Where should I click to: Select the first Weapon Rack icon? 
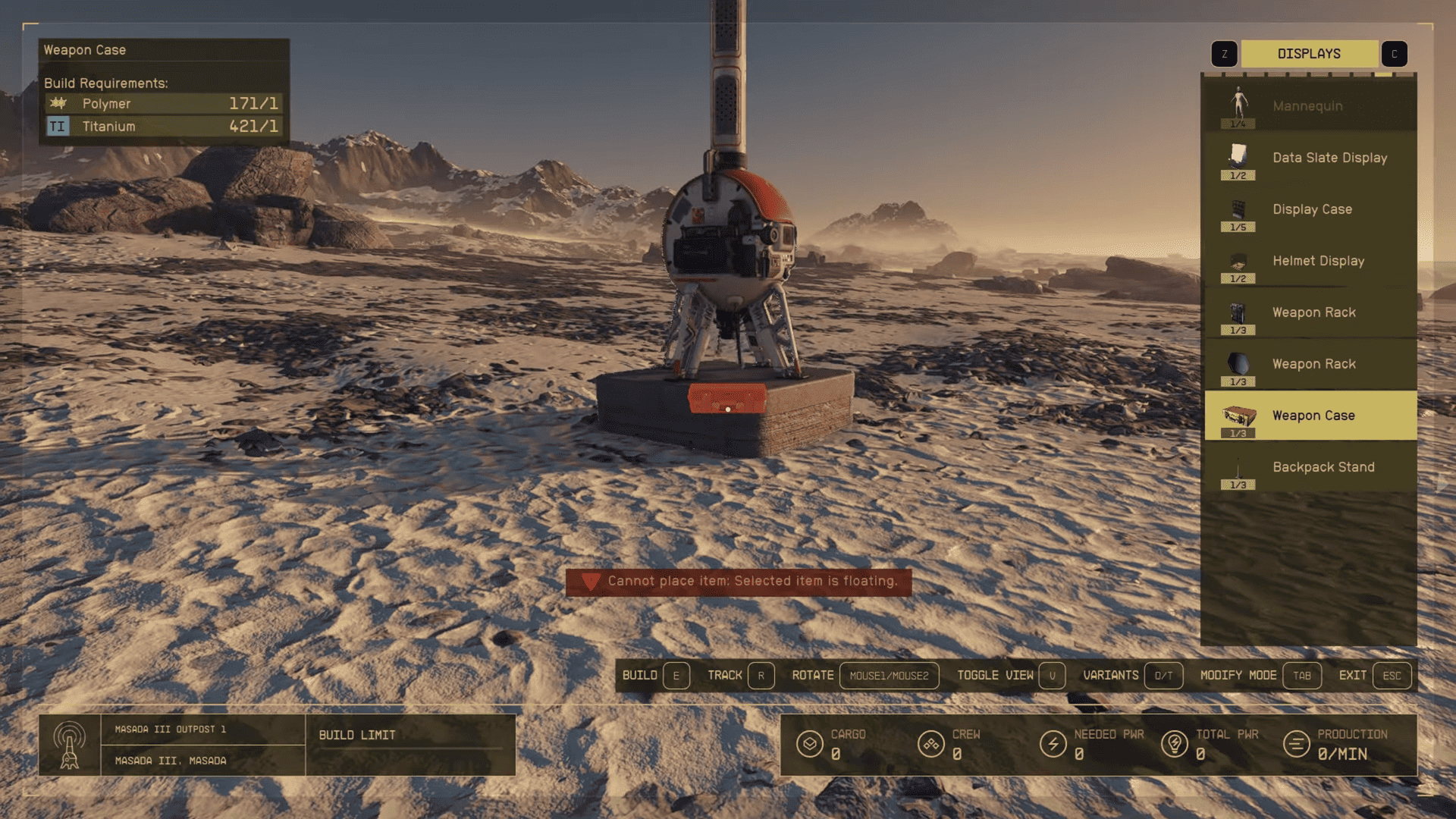1239,312
